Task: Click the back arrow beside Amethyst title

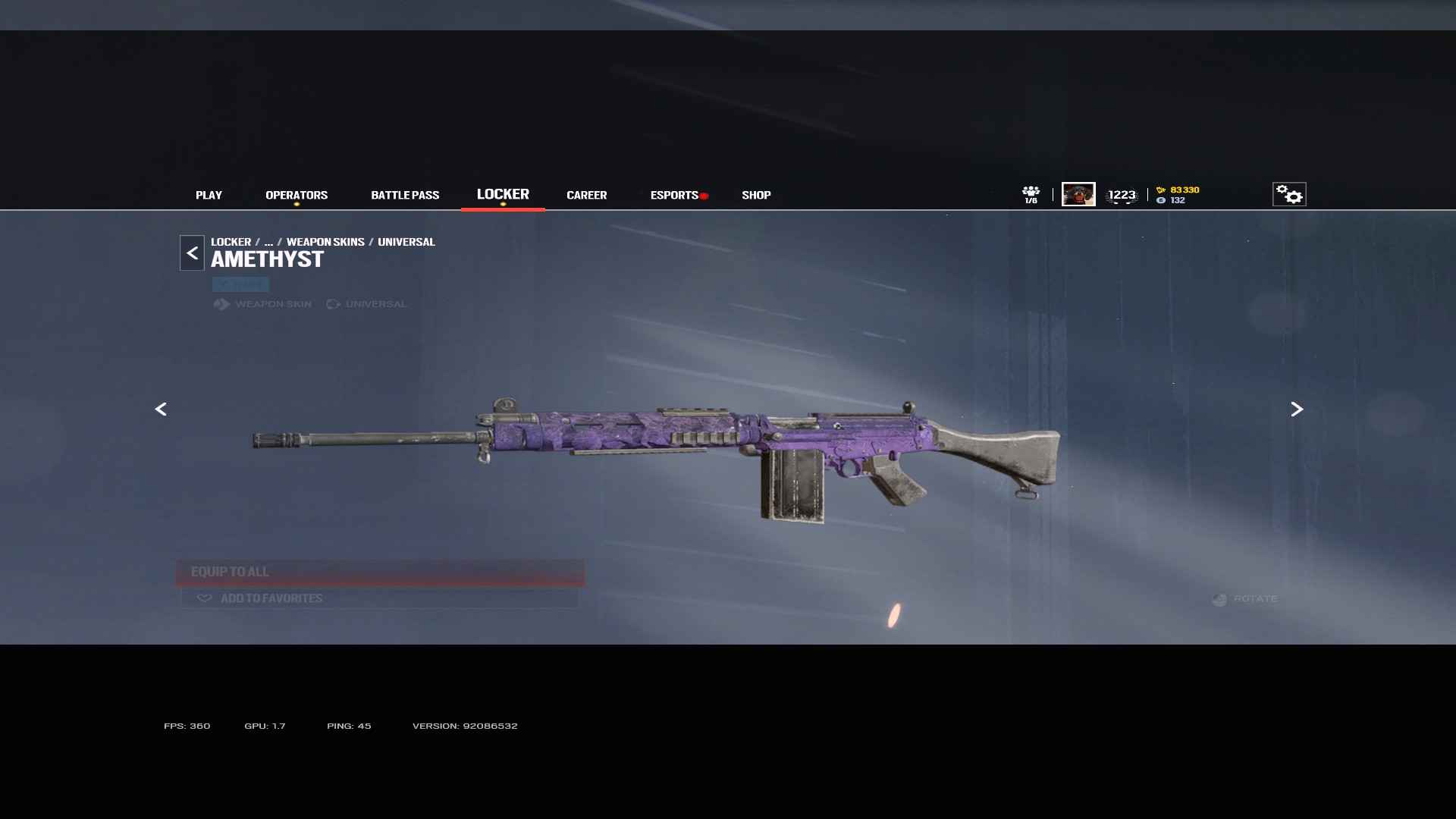Action: 192,253
